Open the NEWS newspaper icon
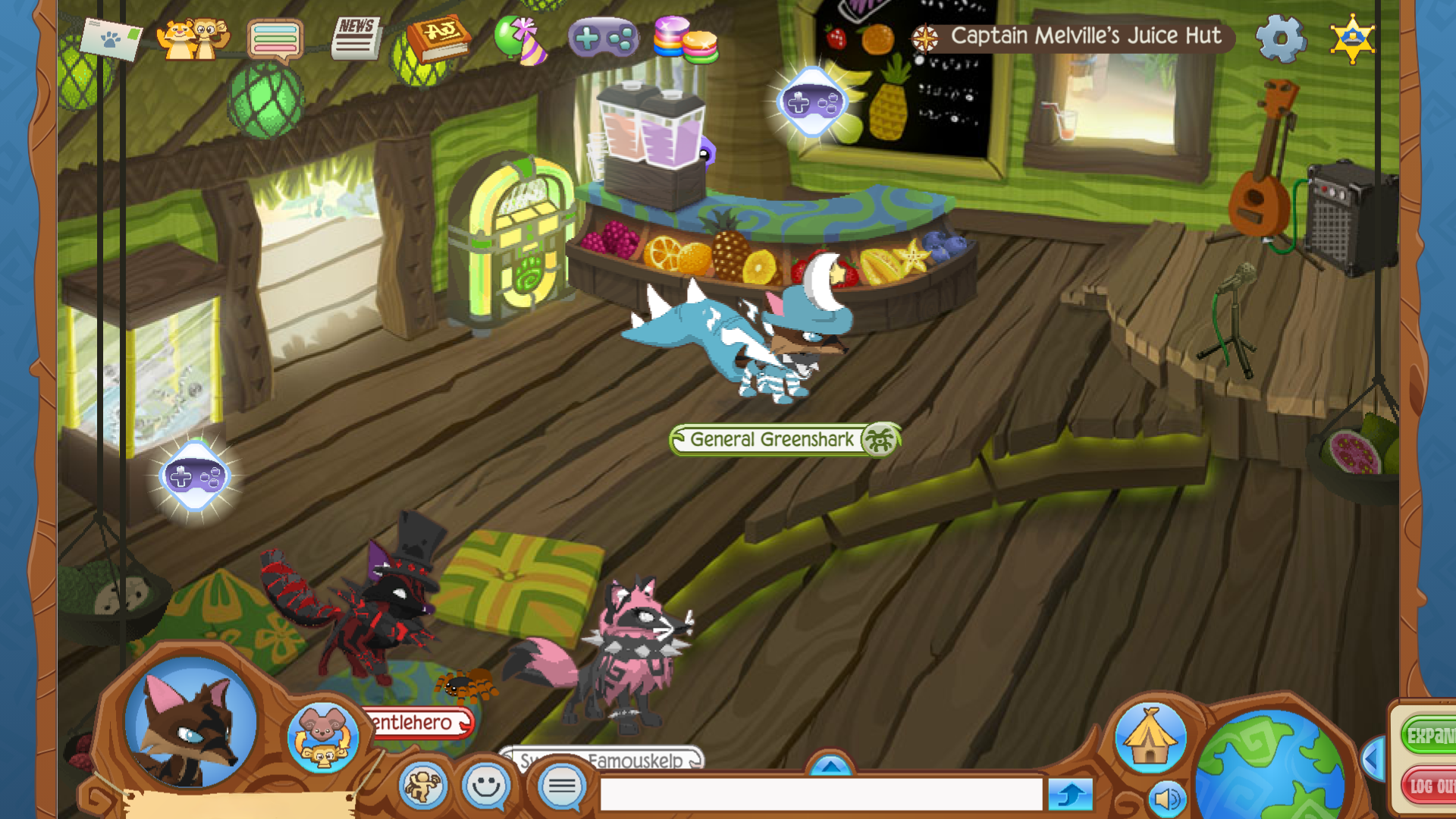Screen dimensions: 1456x819 (356, 38)
